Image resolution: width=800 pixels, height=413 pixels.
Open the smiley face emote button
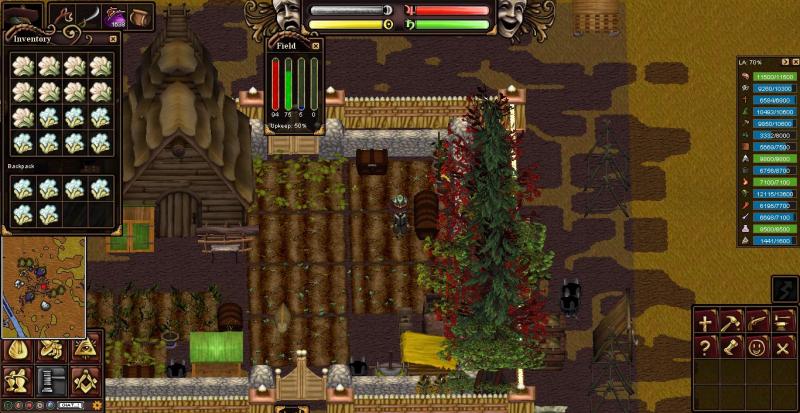pos(758,348)
